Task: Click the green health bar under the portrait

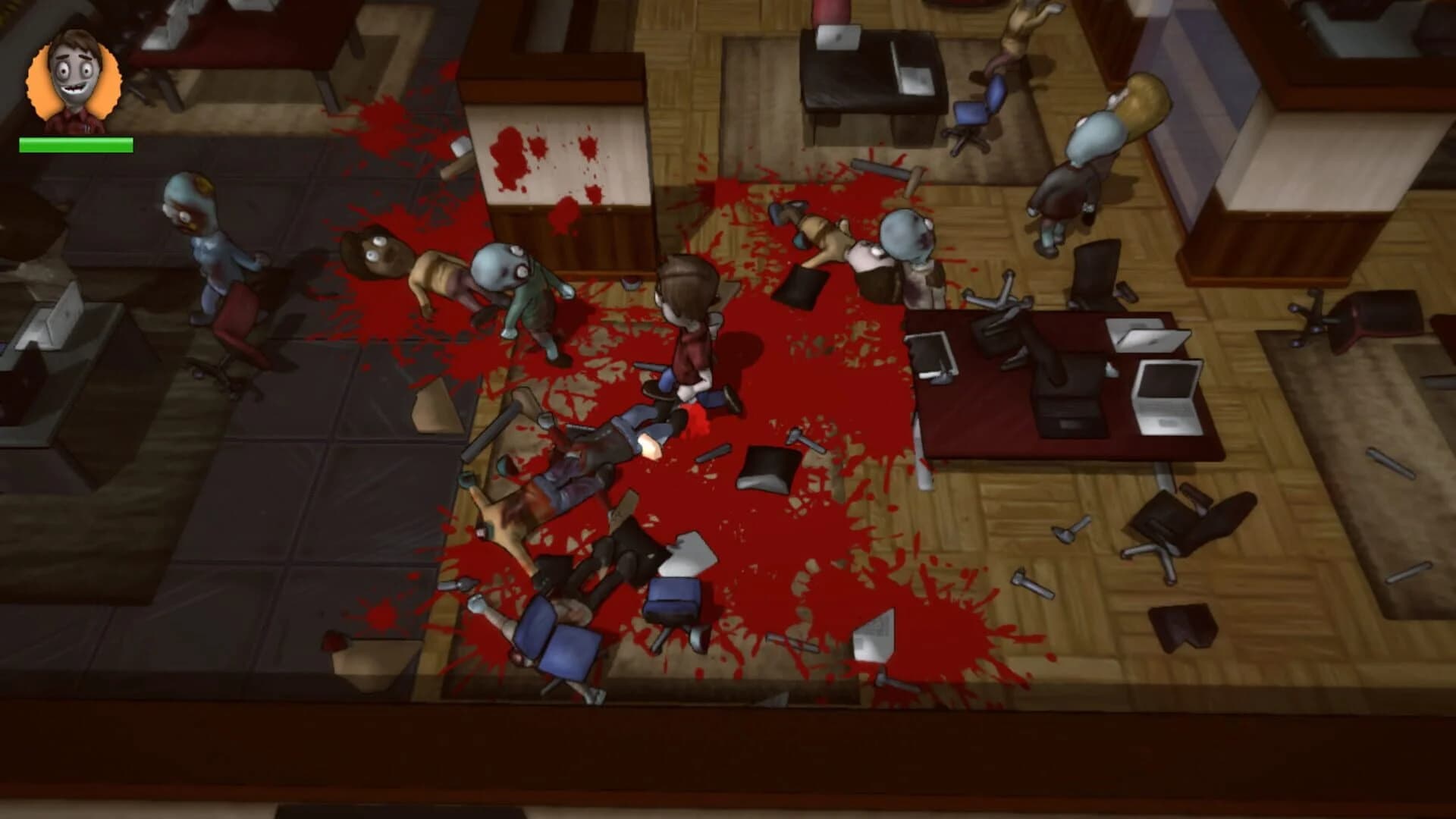Action: tap(76, 143)
